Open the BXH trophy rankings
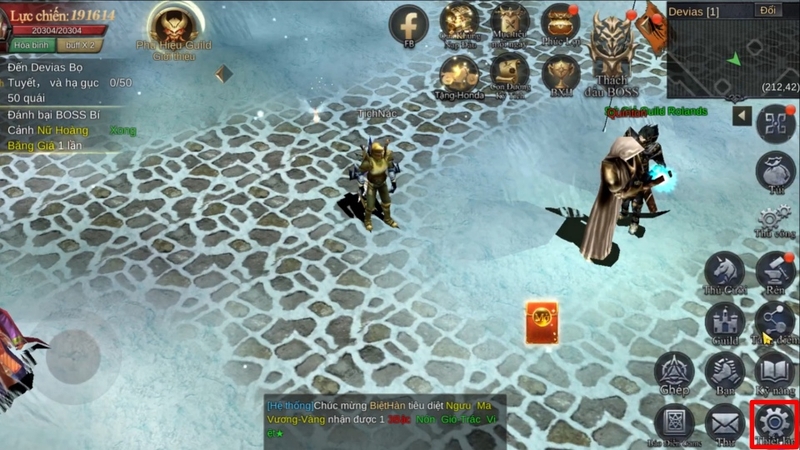The height and width of the screenshot is (450, 800). [560, 75]
